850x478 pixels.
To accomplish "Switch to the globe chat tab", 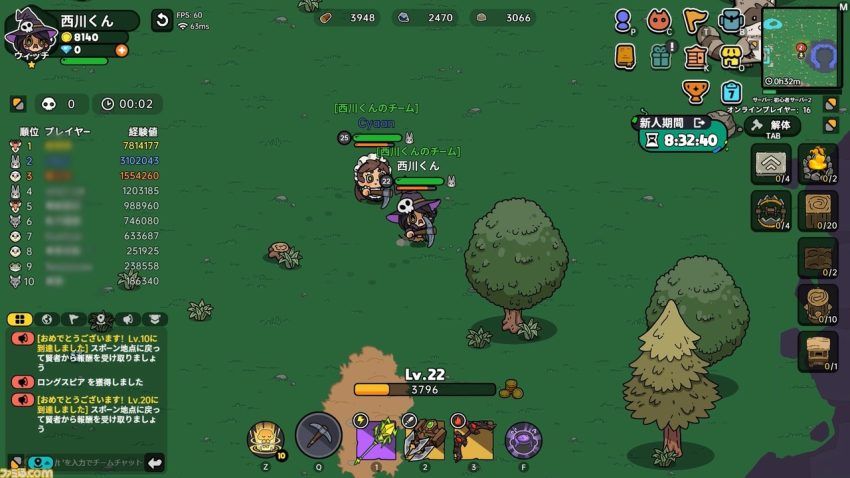I will pos(46,319).
